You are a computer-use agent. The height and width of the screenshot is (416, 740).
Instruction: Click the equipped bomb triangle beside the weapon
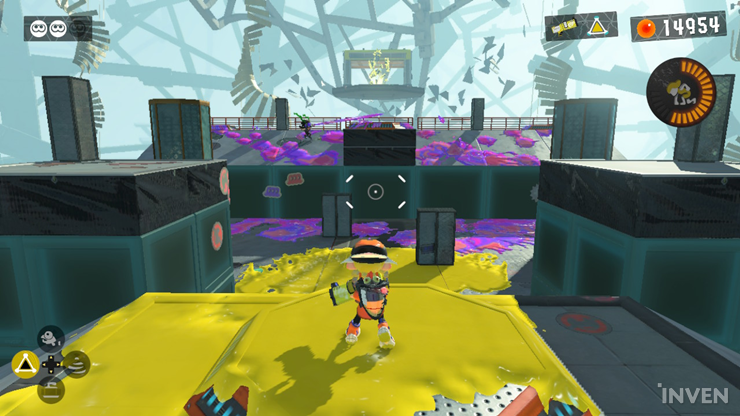click(x=597, y=27)
